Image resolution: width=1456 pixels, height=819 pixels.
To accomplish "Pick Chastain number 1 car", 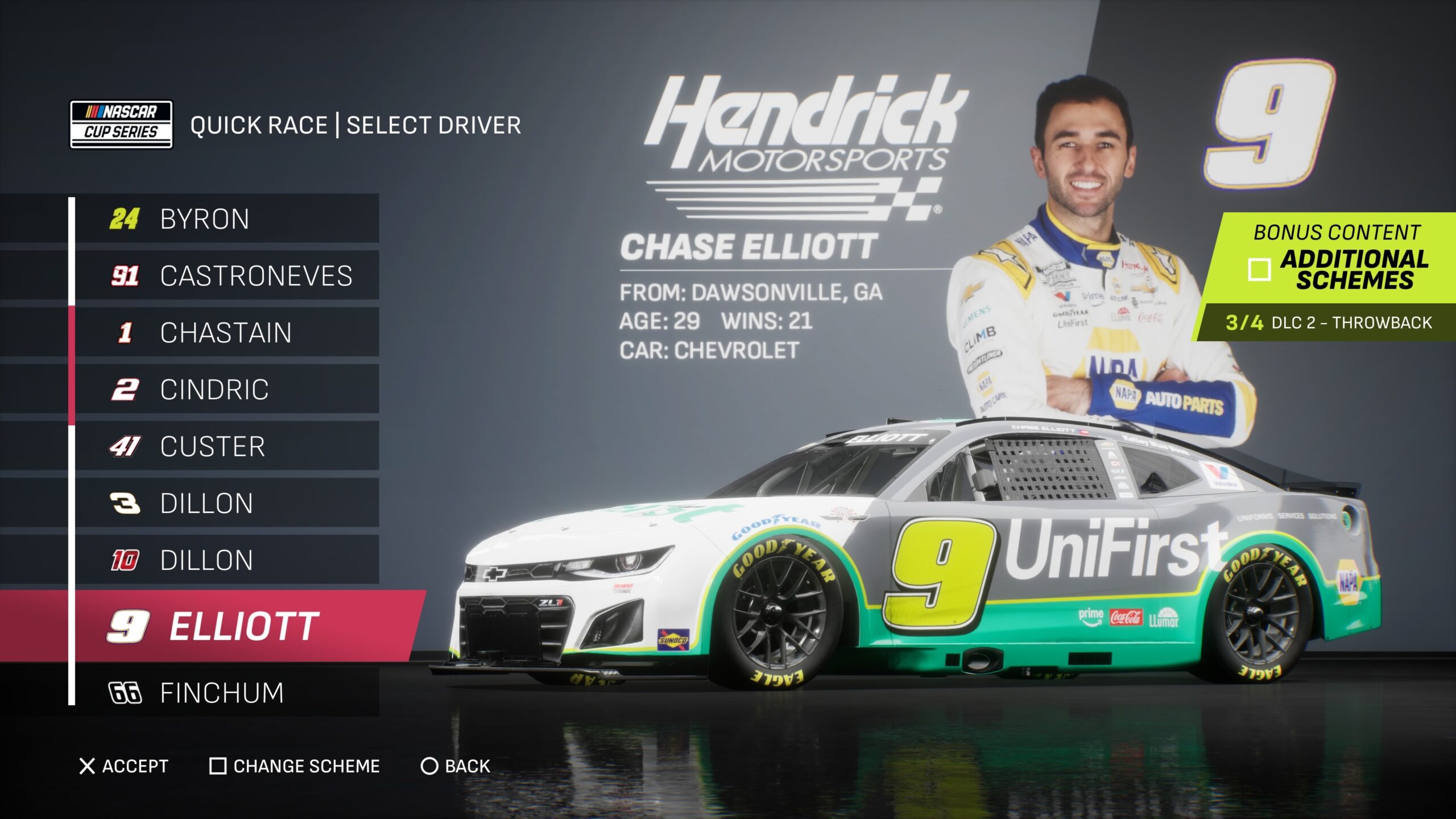I will point(226,333).
